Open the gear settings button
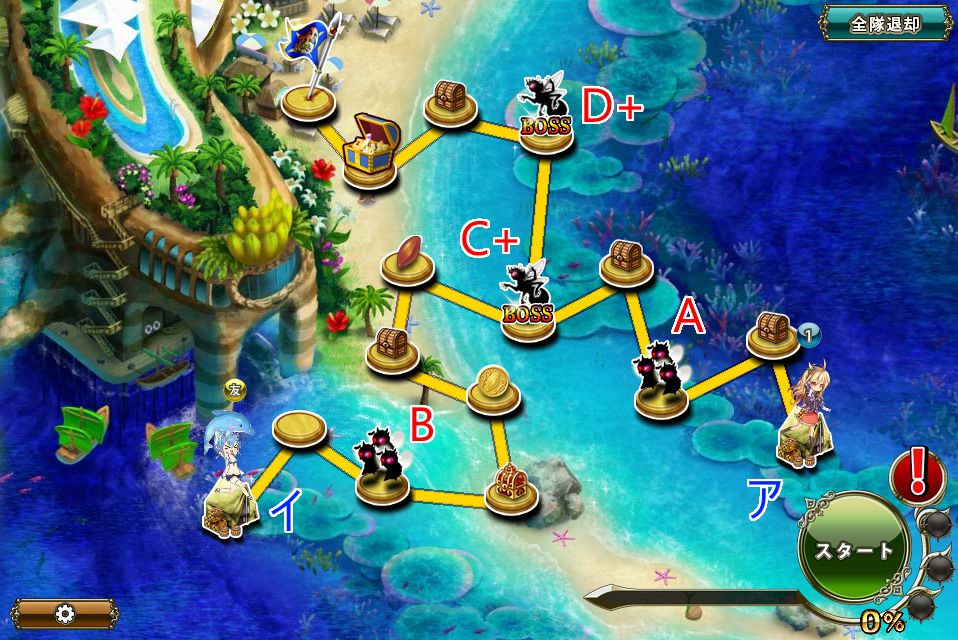The image size is (958, 640). (x=64, y=611)
